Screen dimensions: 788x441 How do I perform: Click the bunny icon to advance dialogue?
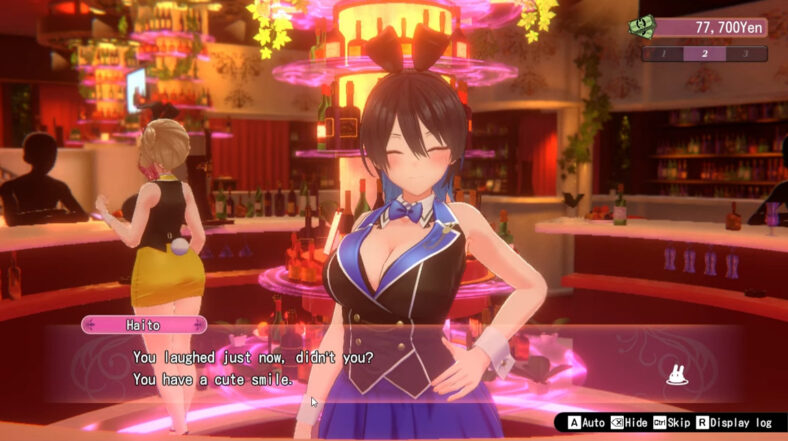678,376
